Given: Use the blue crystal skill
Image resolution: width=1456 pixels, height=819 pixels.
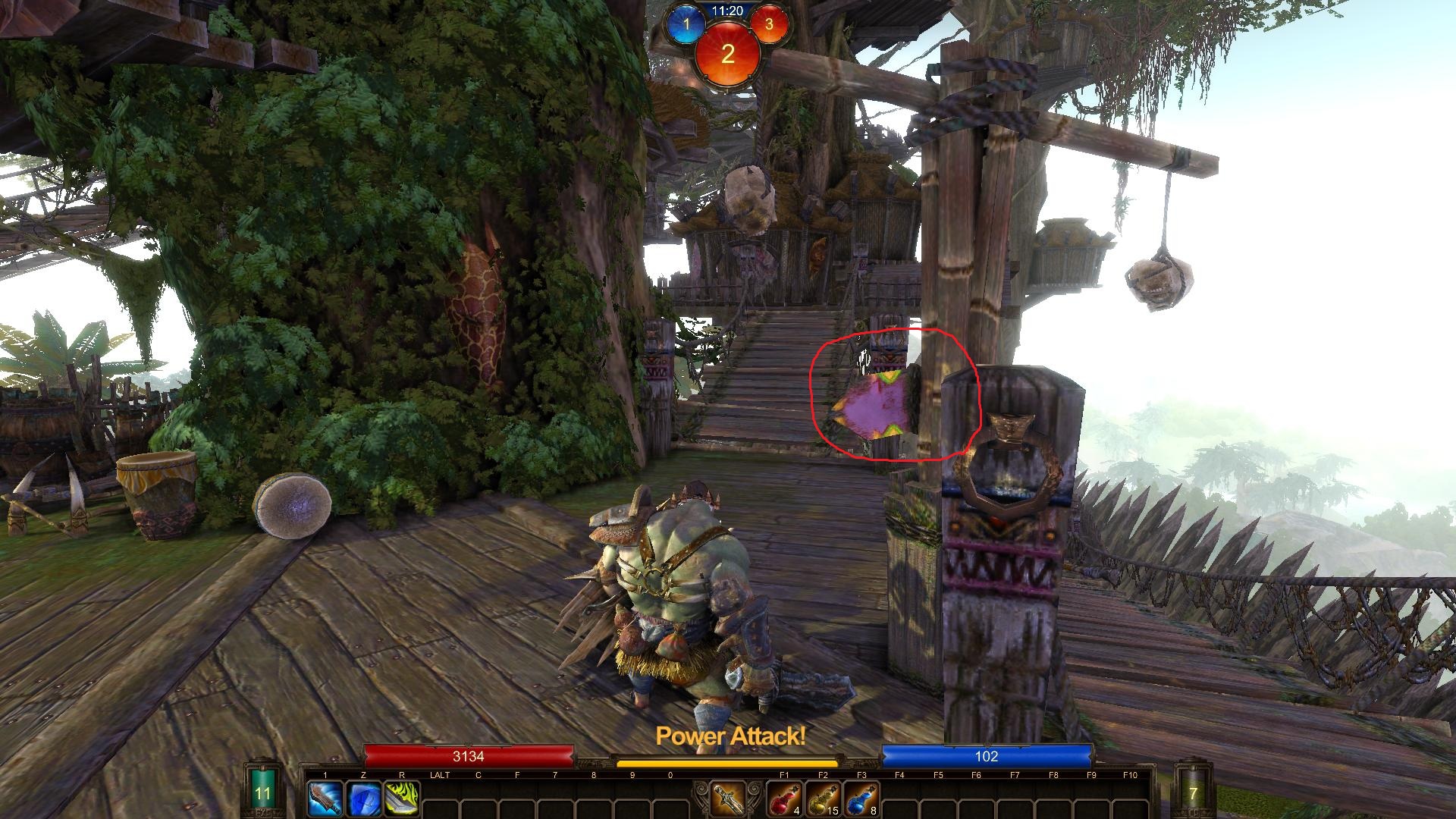Looking at the screenshot, I should pyautogui.click(x=362, y=799).
